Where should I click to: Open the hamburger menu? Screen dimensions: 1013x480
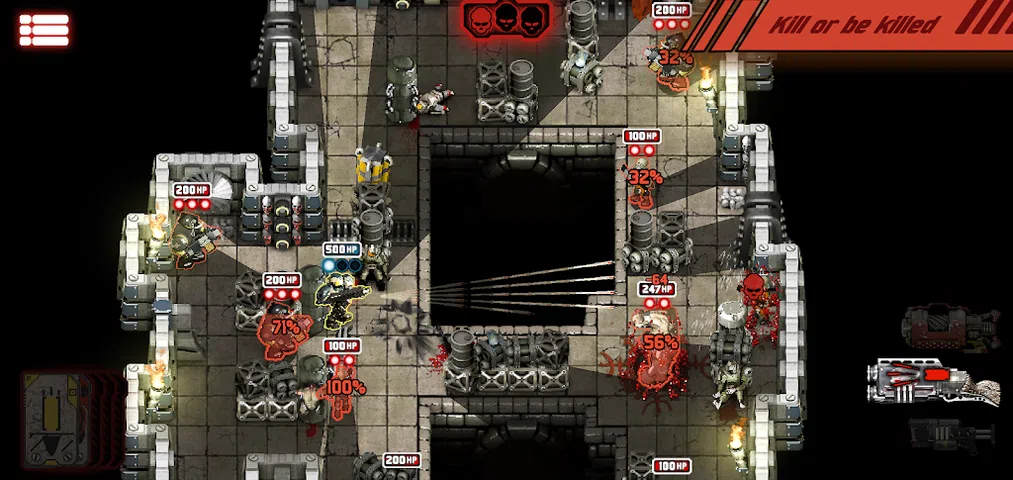point(43,28)
